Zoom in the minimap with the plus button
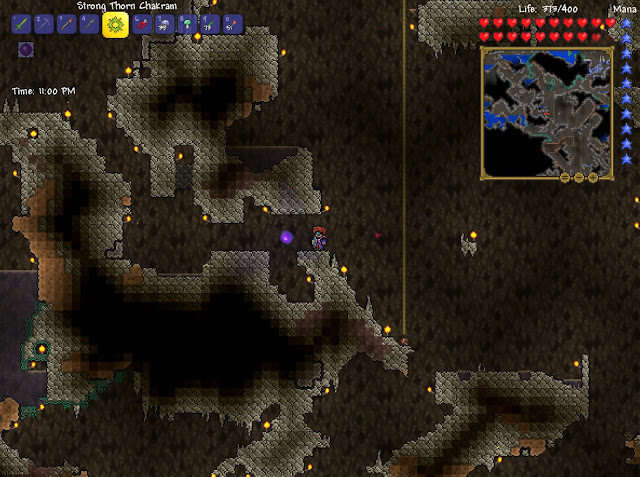 point(592,177)
